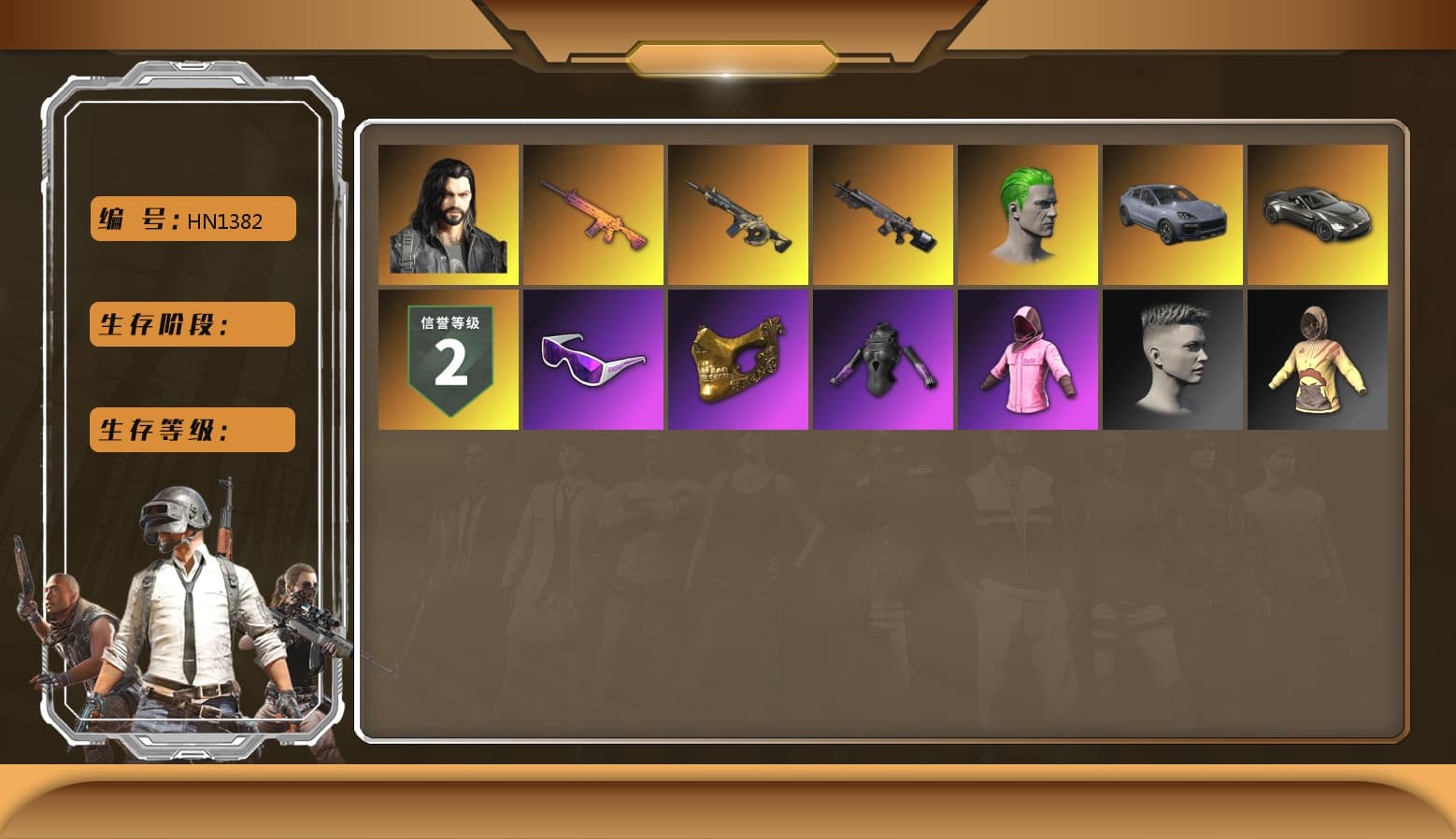
Task: Open the yellow hoodie outfit item
Action: [1318, 360]
